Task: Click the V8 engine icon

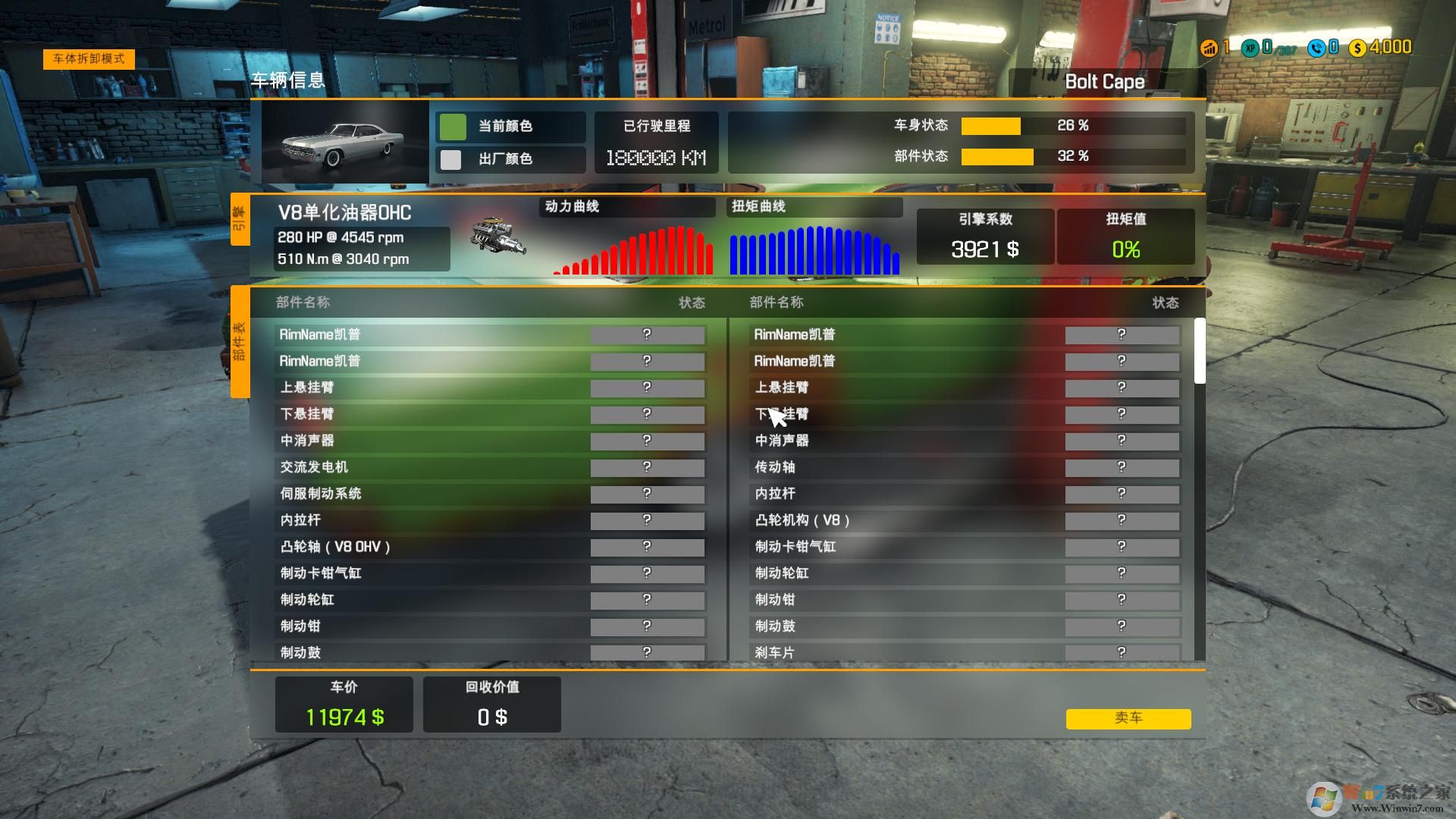Action: pos(497,237)
